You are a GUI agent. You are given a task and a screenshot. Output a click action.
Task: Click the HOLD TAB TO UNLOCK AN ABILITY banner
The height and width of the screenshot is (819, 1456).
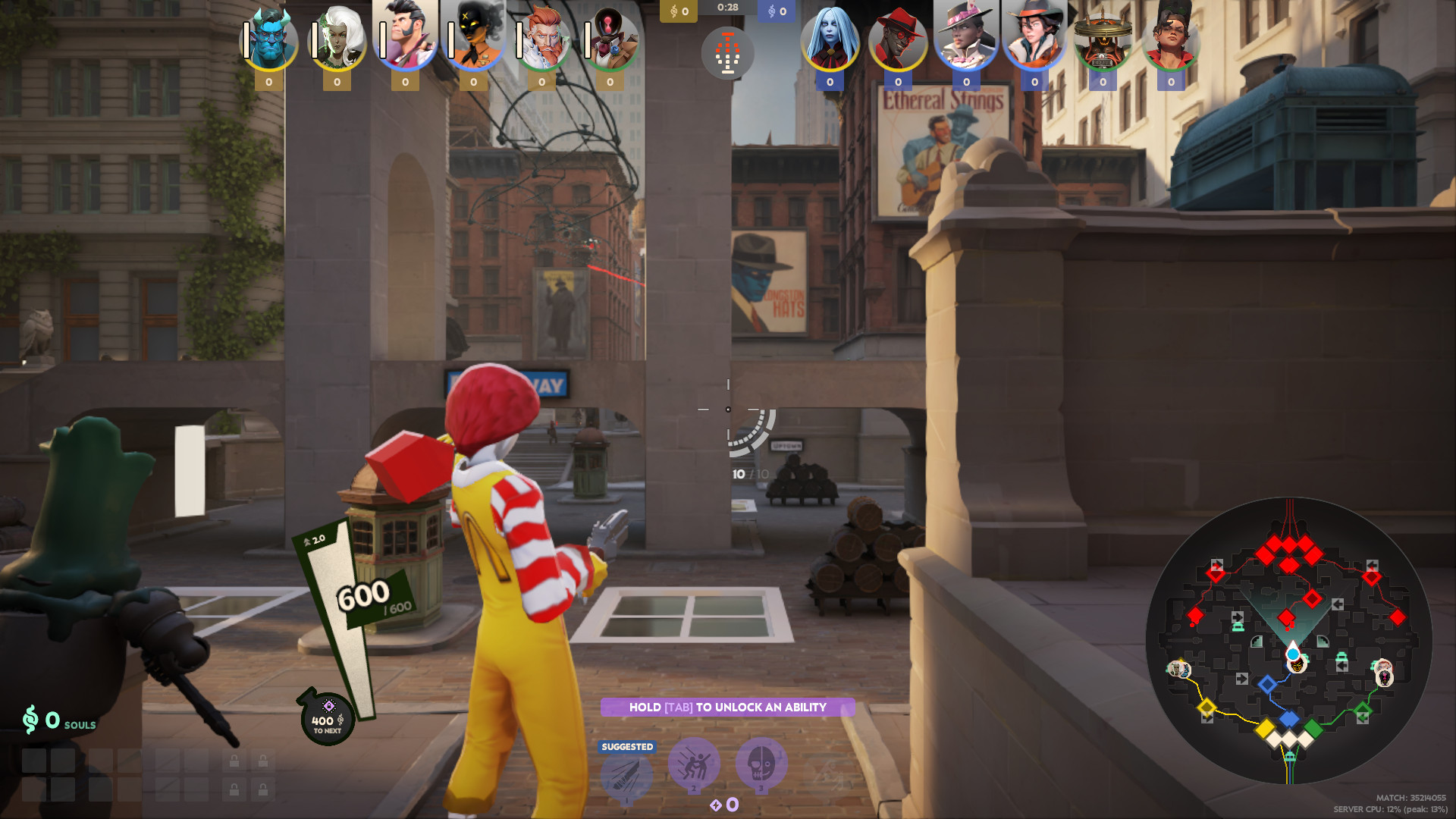728,708
